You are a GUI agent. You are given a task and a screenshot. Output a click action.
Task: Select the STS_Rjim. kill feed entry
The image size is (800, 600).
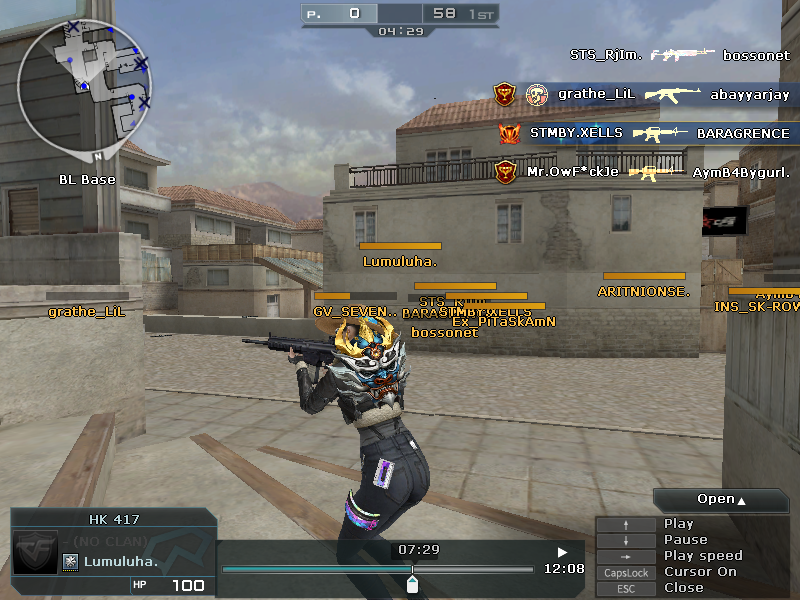coord(679,56)
